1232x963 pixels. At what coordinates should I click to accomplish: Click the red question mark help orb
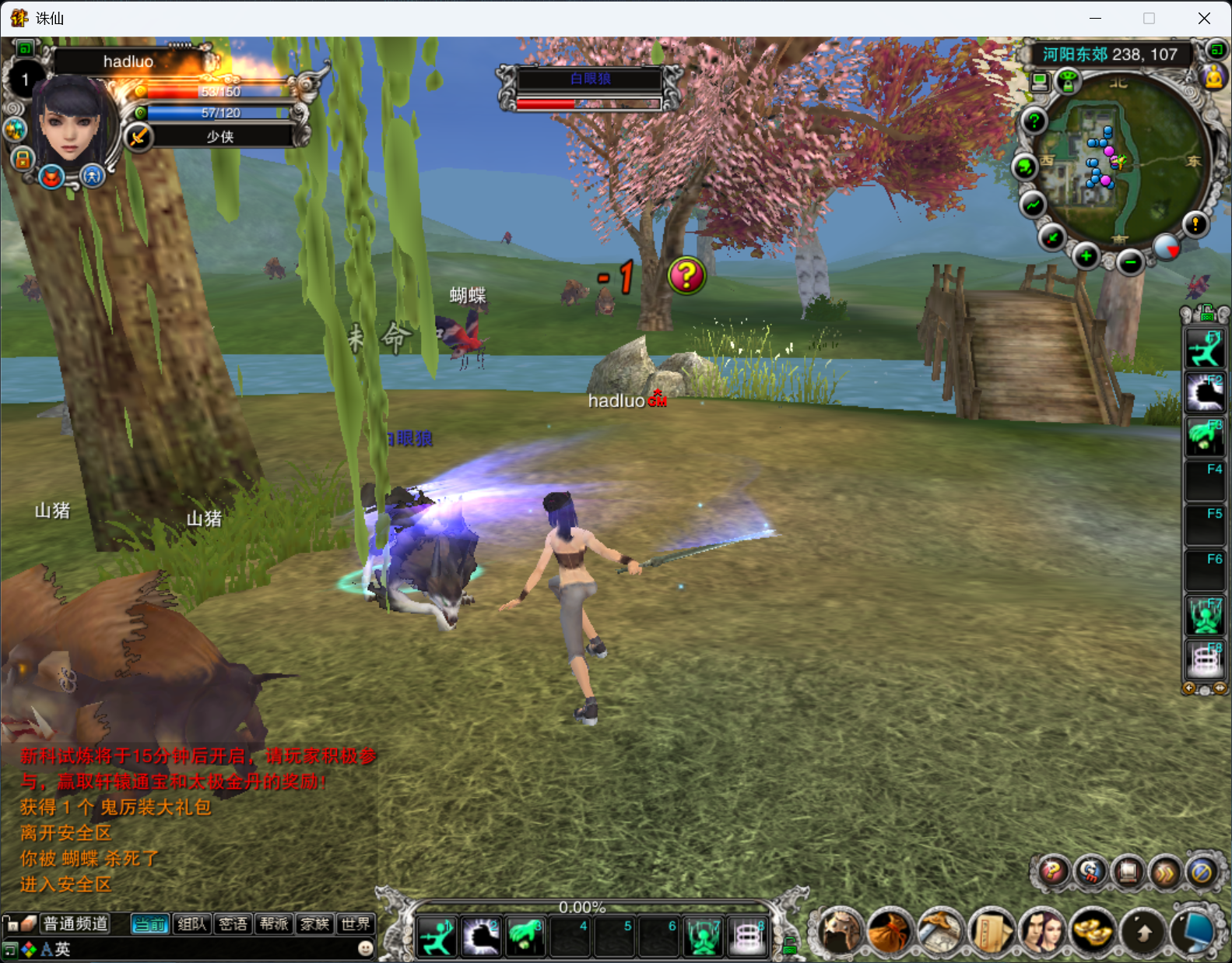click(1052, 872)
